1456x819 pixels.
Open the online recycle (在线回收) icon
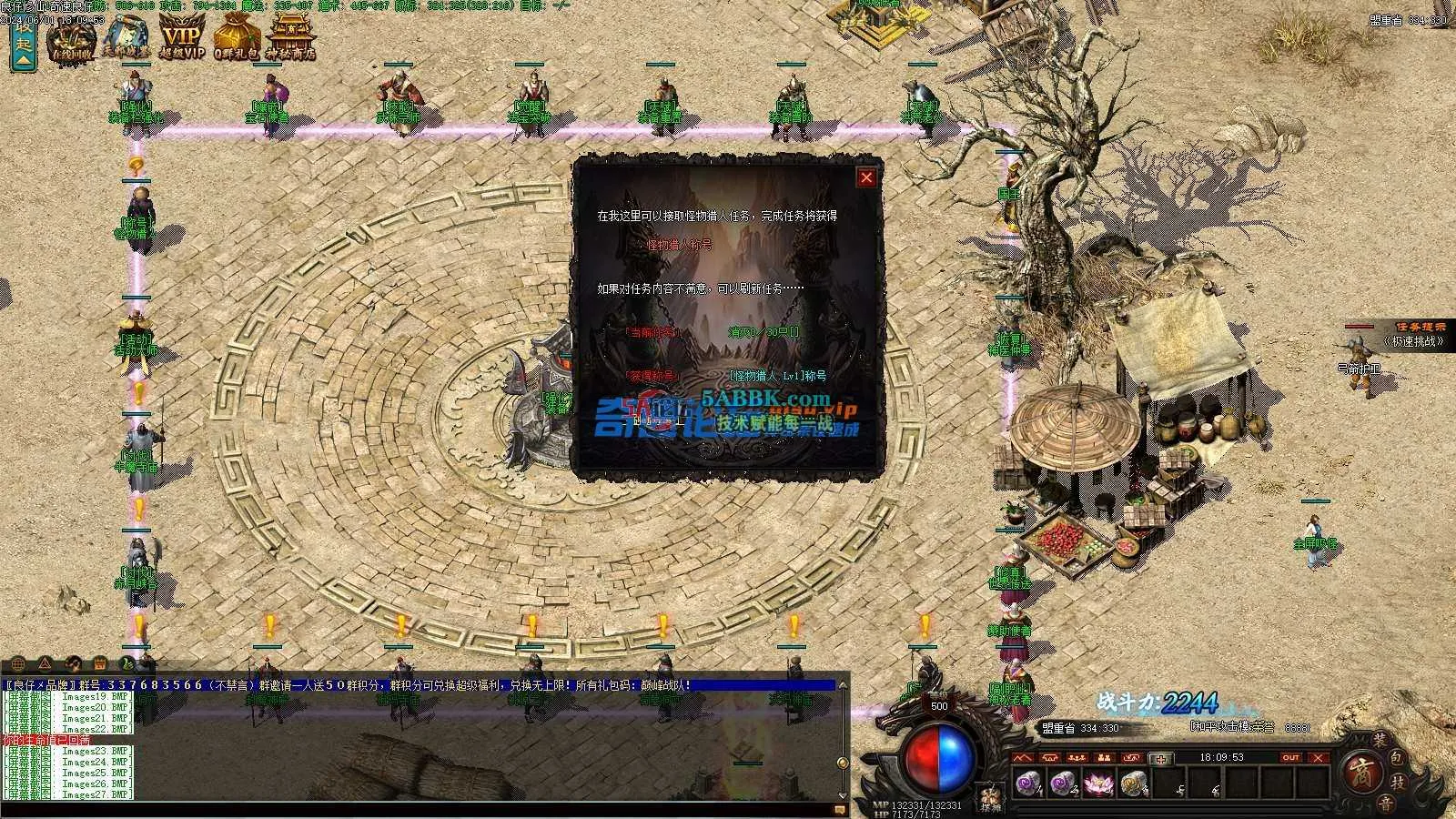(72, 38)
